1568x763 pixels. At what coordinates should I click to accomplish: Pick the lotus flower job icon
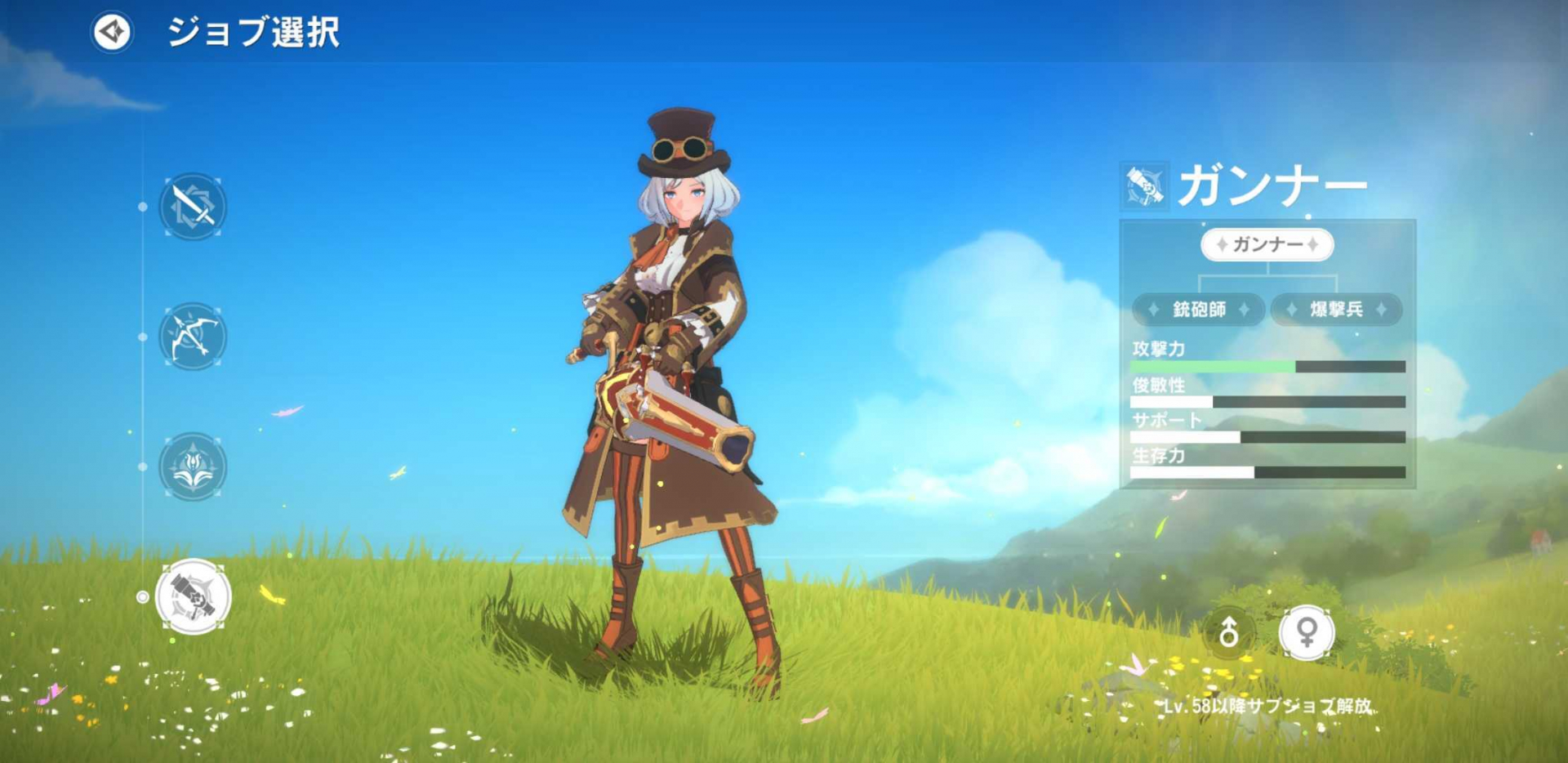coord(193,466)
